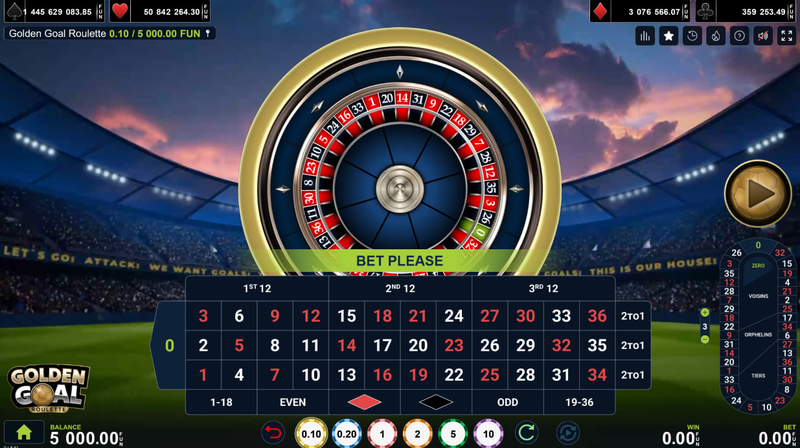Open the help question mark
The width and height of the screenshot is (800, 448).
(x=740, y=36)
